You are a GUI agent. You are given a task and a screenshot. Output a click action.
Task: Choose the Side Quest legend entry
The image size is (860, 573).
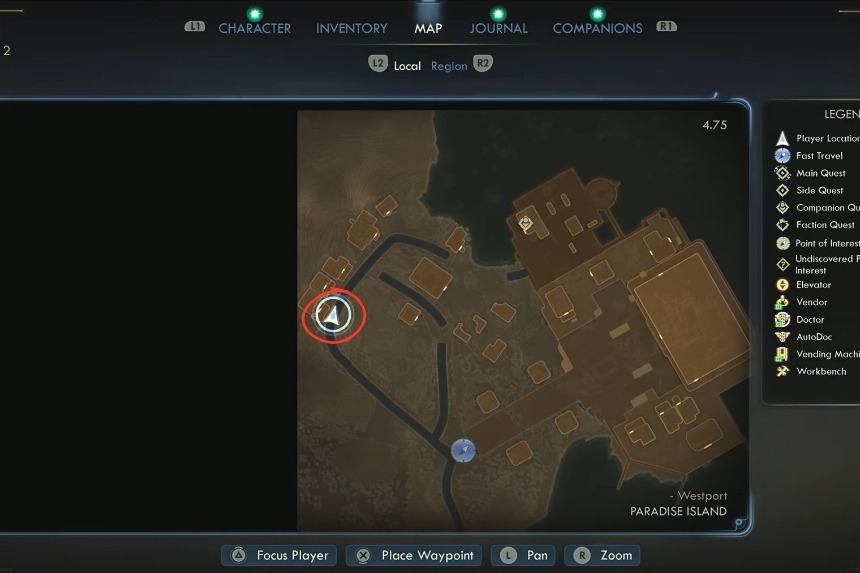819,190
